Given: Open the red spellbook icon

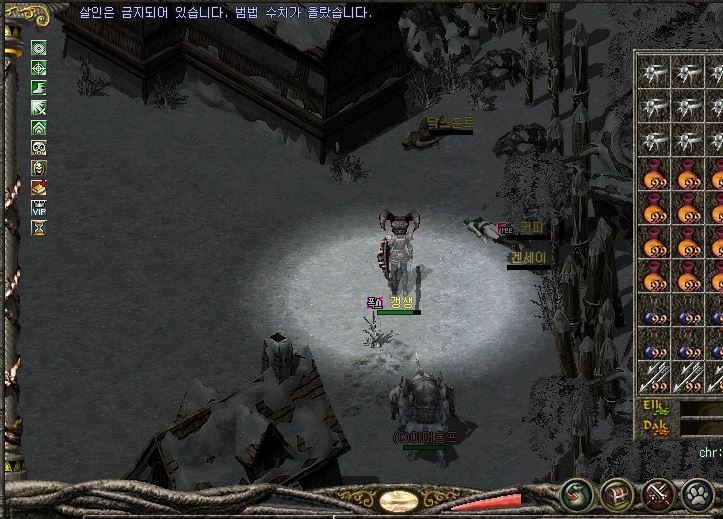Looking at the screenshot, I should click(x=39, y=187).
